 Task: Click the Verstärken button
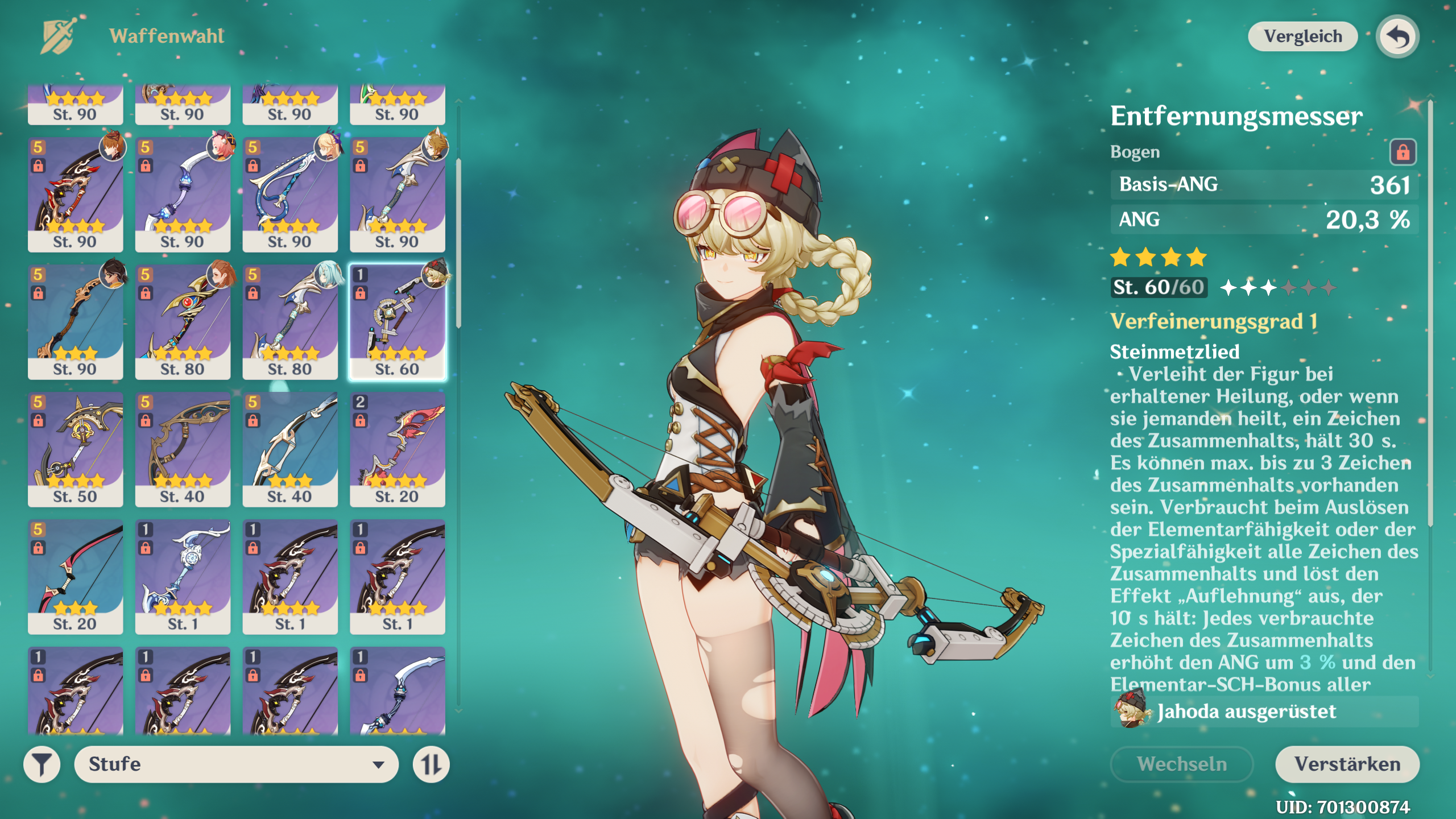tap(1347, 764)
